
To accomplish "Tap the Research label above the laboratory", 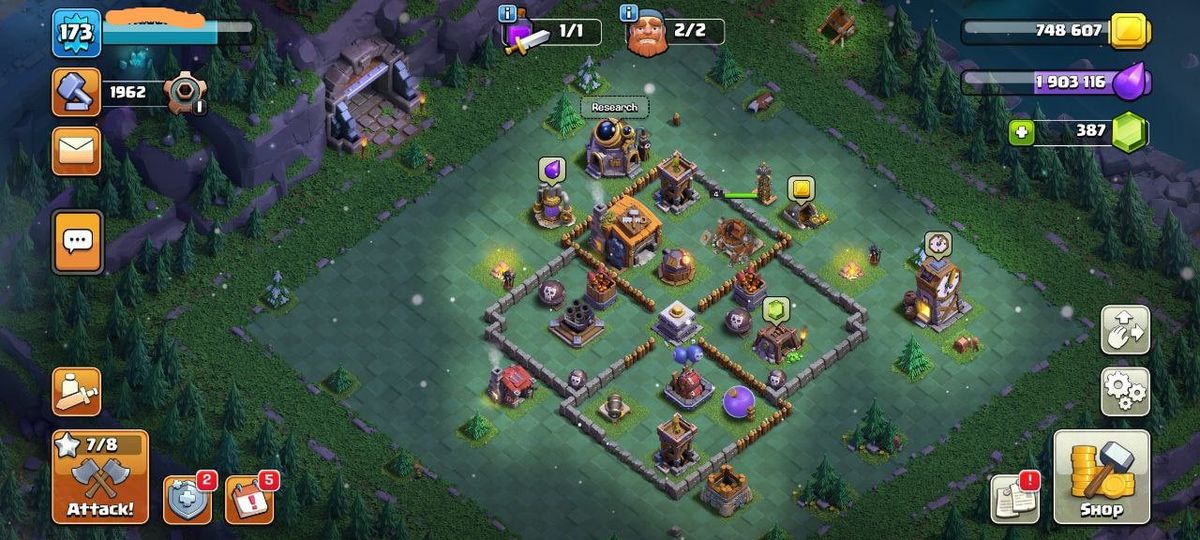I will (614, 107).
